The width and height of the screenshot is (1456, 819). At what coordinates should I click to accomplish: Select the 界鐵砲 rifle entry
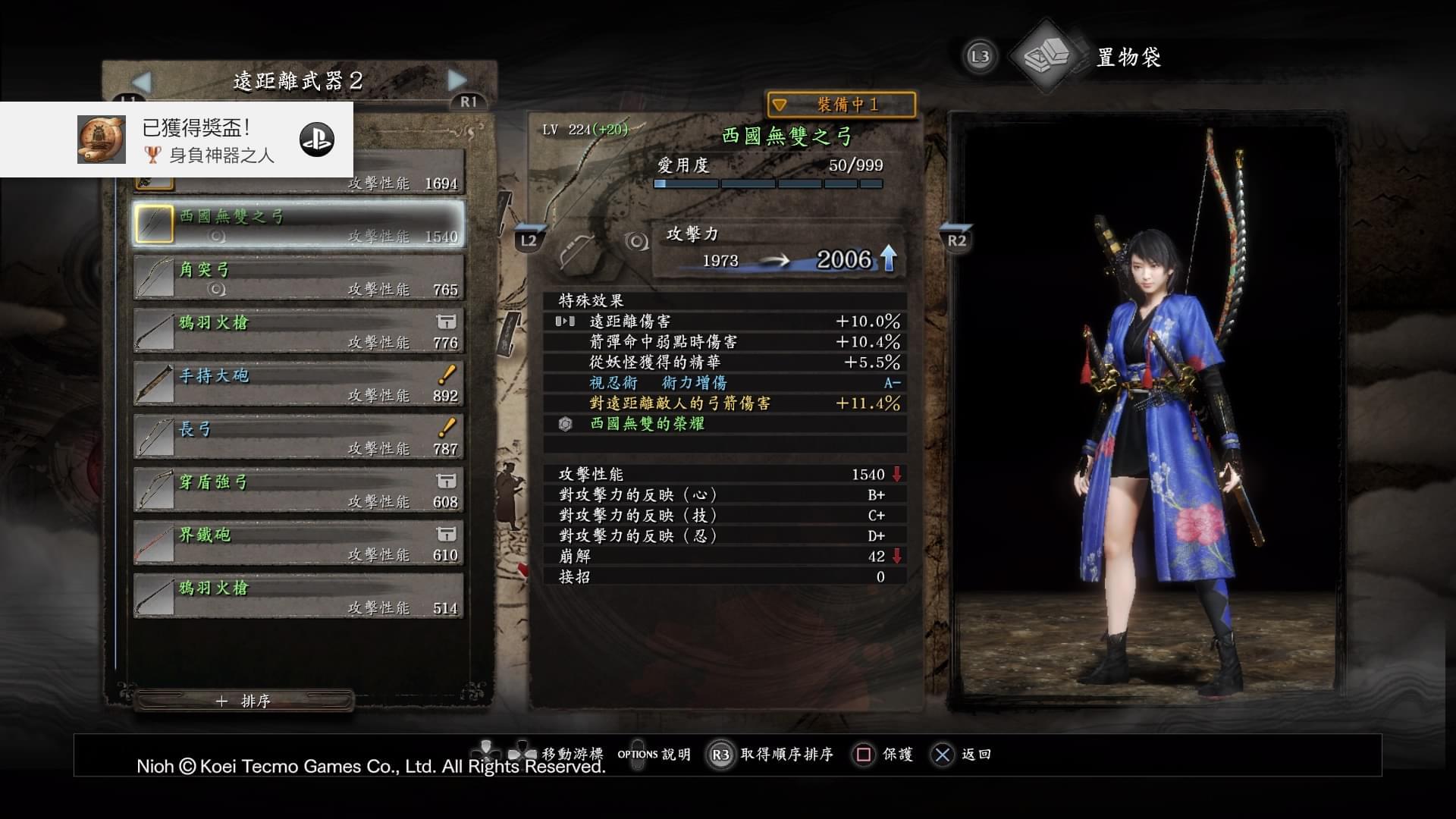pyautogui.click(x=299, y=544)
